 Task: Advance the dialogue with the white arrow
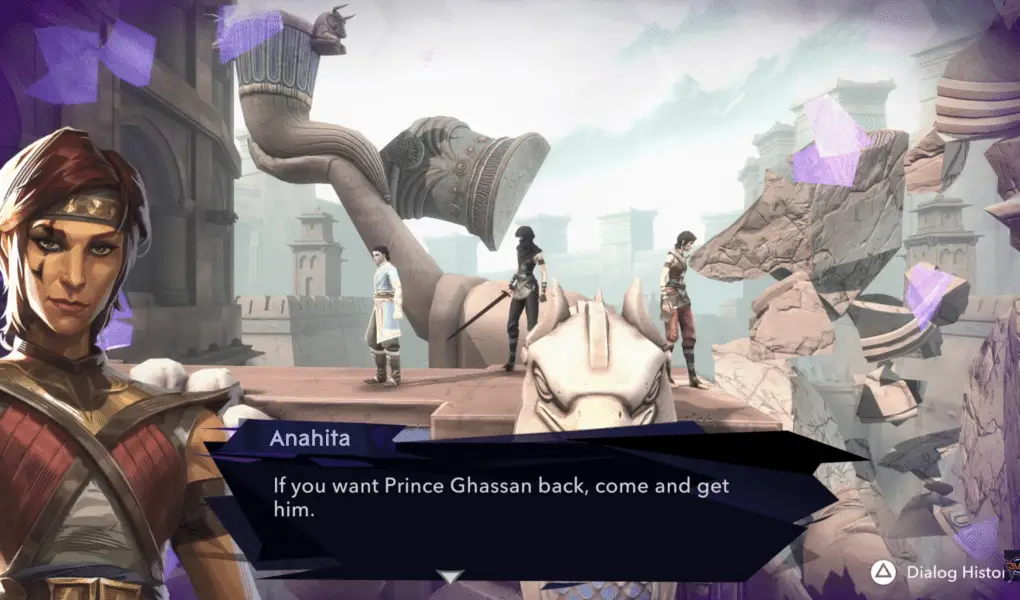(x=452, y=577)
